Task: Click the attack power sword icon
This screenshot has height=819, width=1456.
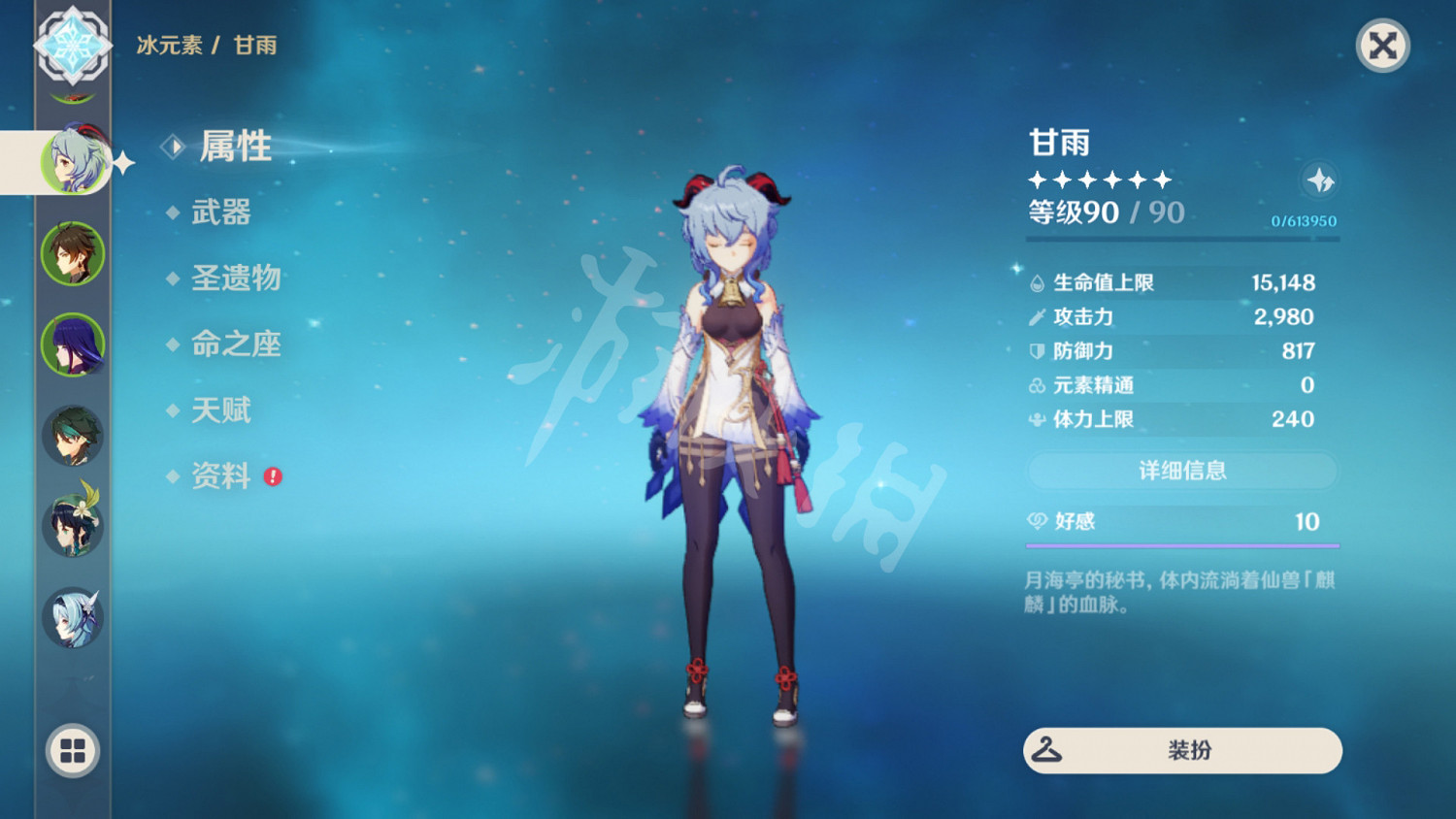Action: pos(1035,316)
